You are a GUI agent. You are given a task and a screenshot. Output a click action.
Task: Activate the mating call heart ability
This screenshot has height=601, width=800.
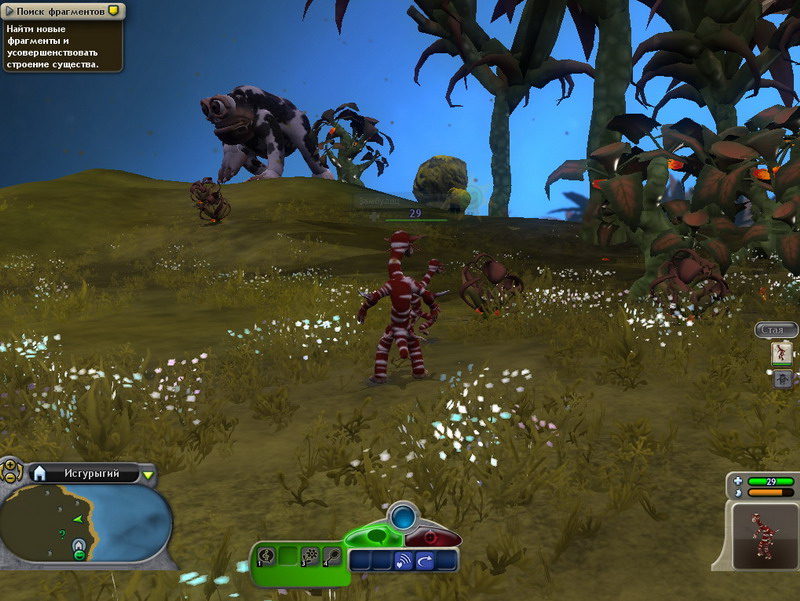click(404, 561)
